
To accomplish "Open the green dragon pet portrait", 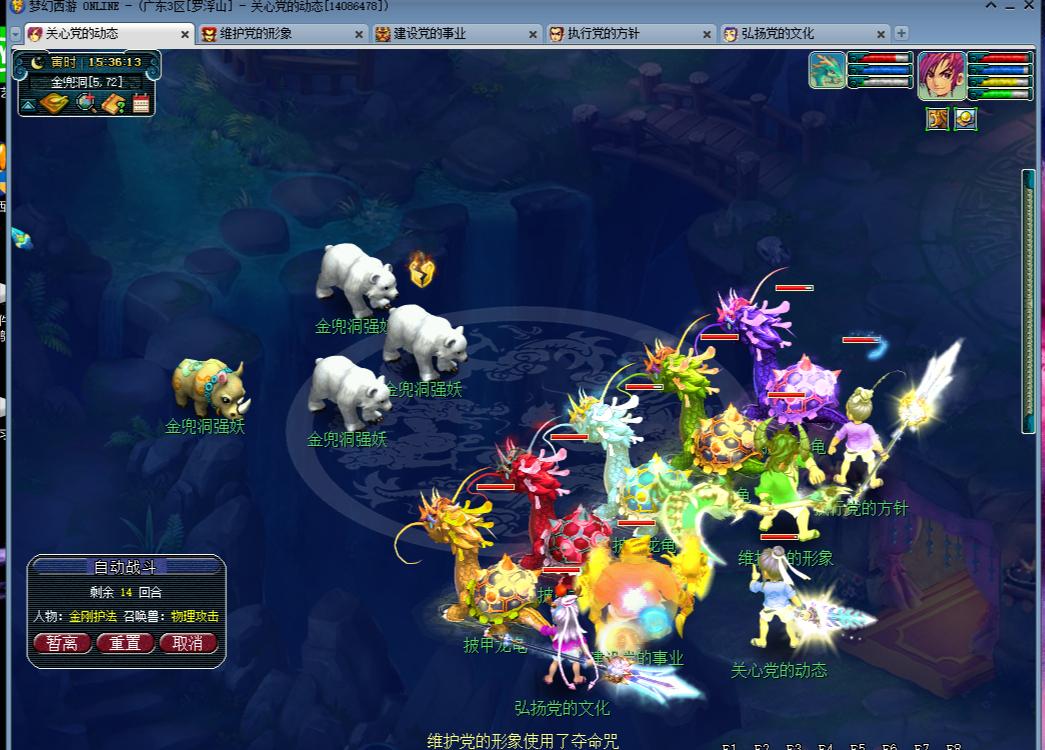I will coord(827,70).
